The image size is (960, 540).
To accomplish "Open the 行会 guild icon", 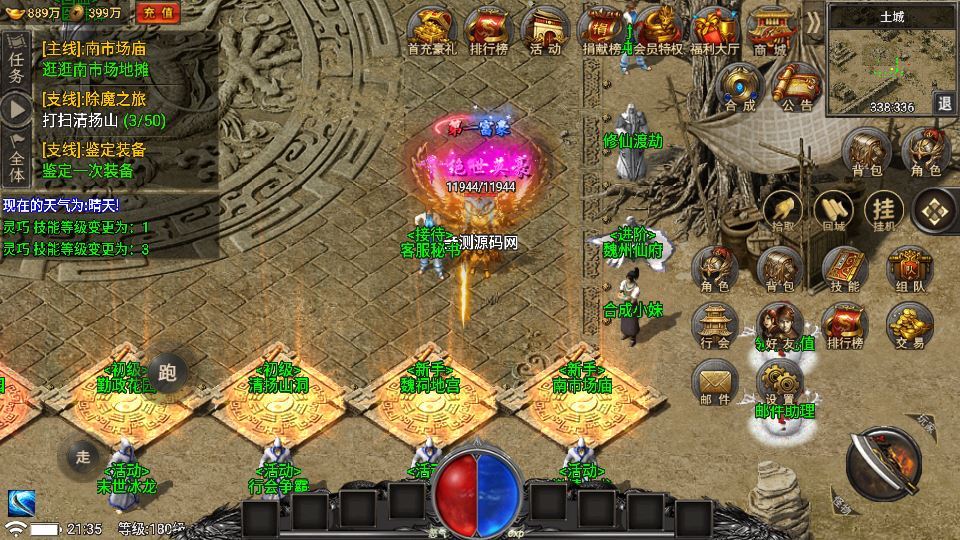I will [x=715, y=326].
